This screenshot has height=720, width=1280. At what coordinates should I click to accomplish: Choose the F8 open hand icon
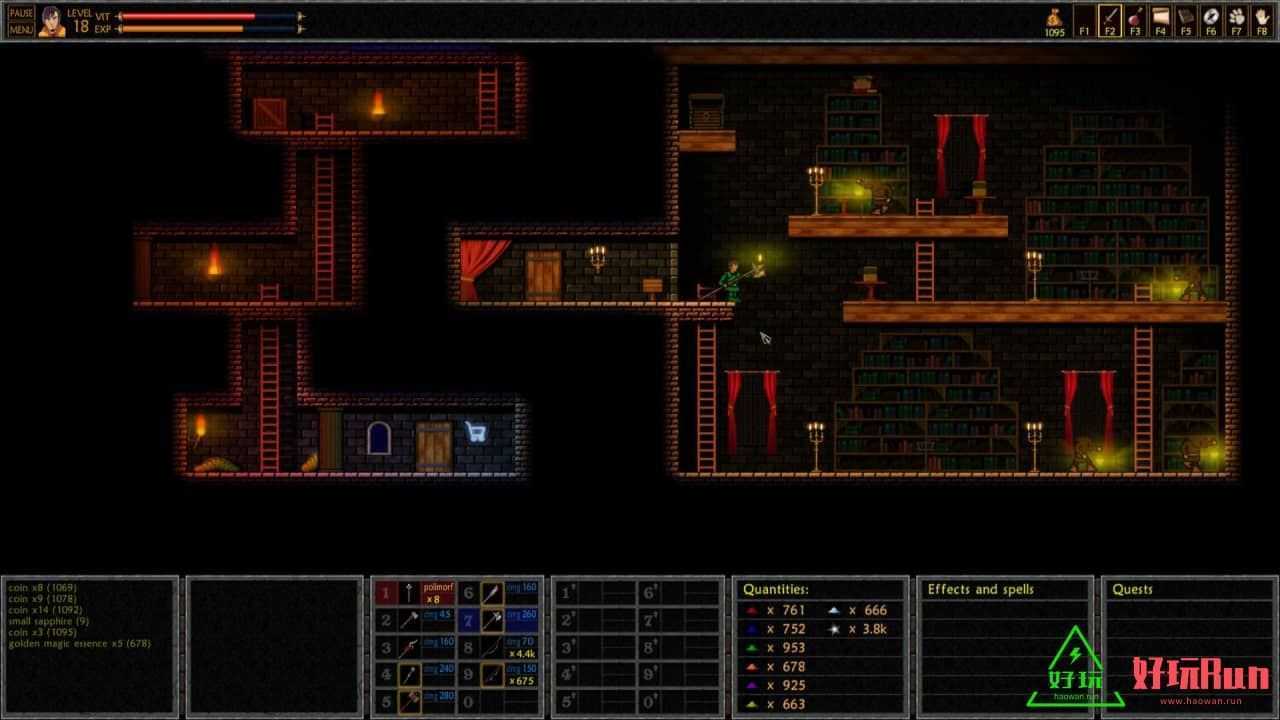[1261, 17]
